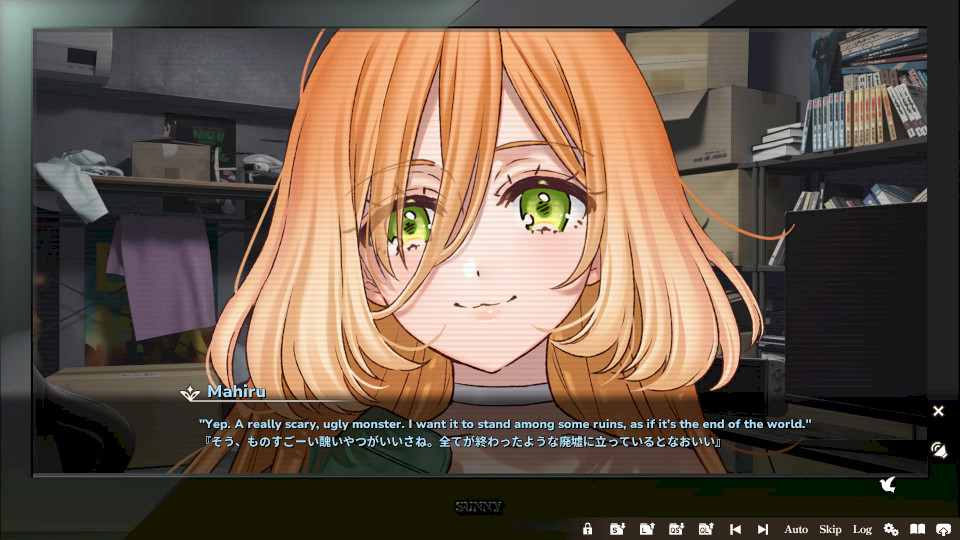The width and height of the screenshot is (960, 540).
Task: Activate Skip mode
Action: click(x=830, y=529)
